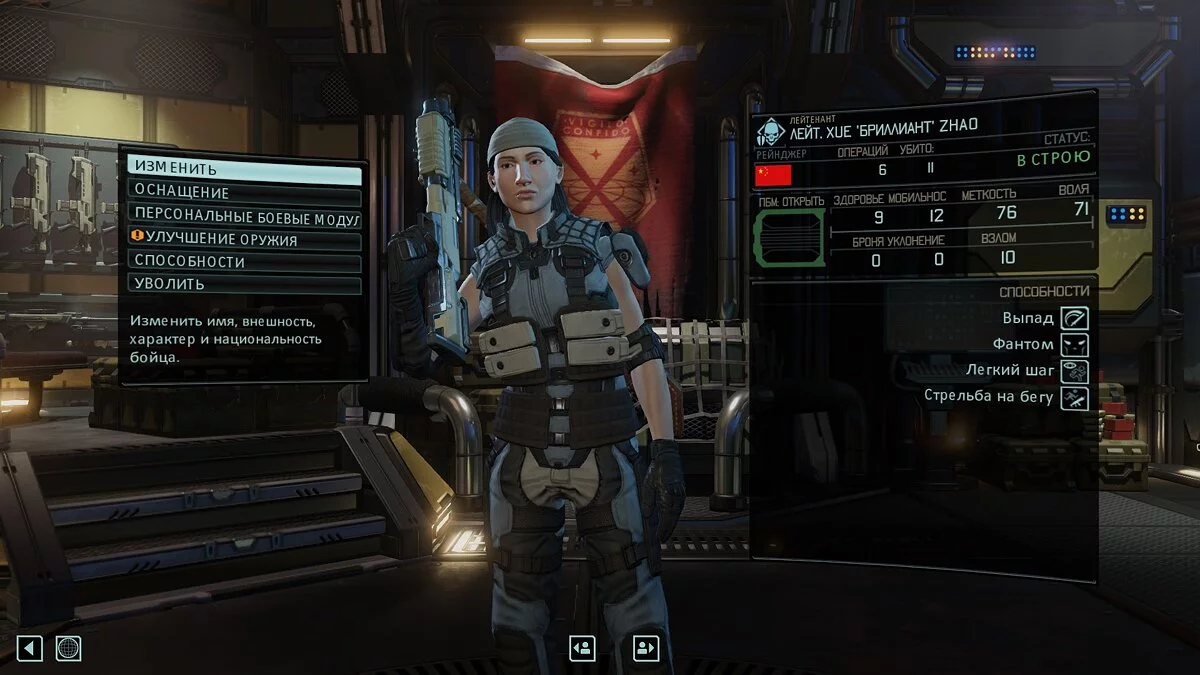Screen dimensions: 1200x675
Task: Open the СПОСОБНОСТИ abilities menu
Action: [x=244, y=262]
